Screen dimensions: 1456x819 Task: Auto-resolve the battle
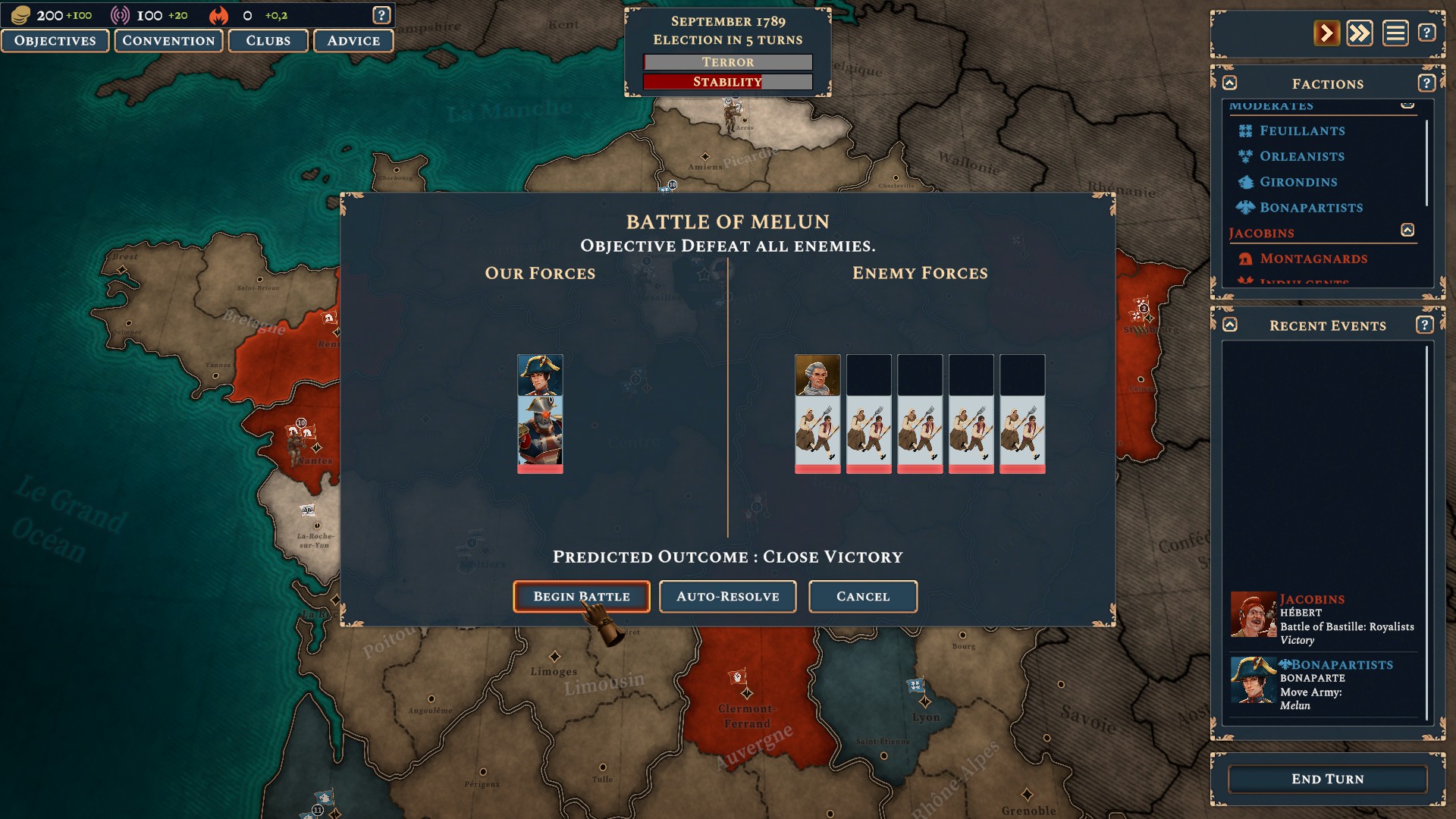pos(727,596)
